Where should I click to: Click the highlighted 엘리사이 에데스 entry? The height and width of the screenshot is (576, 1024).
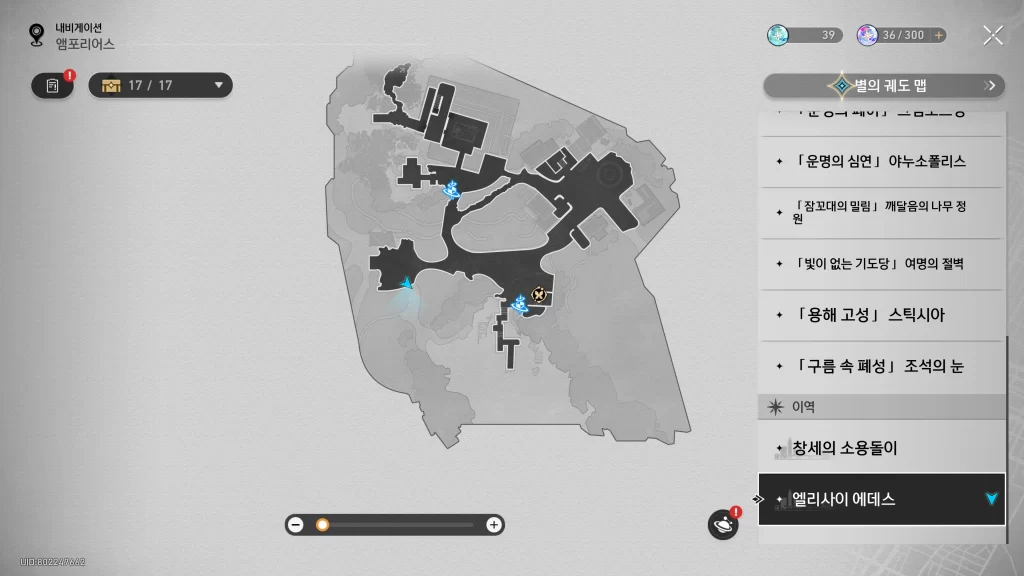click(880, 499)
